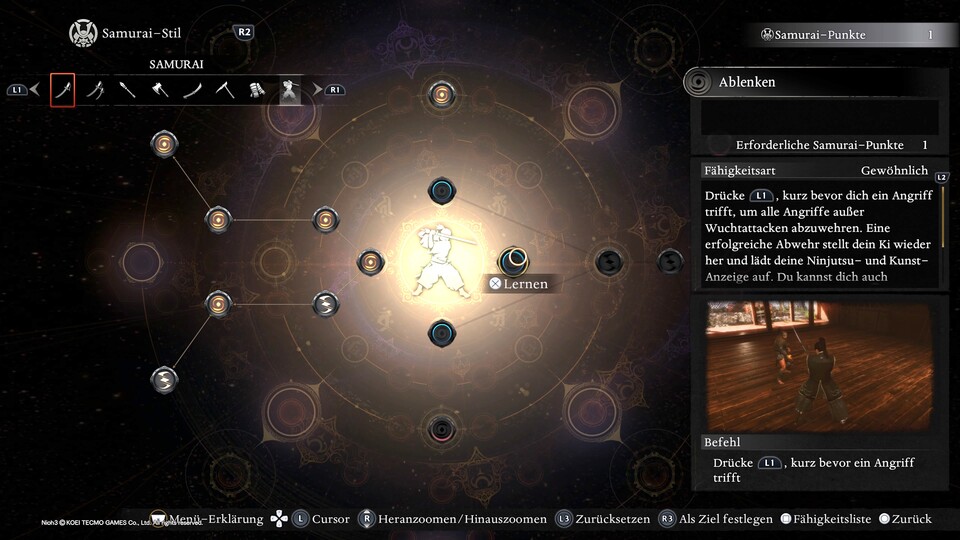Click the glowing samurai emblem at tree center
Viewport: 960px width, 540px height.
(441, 262)
